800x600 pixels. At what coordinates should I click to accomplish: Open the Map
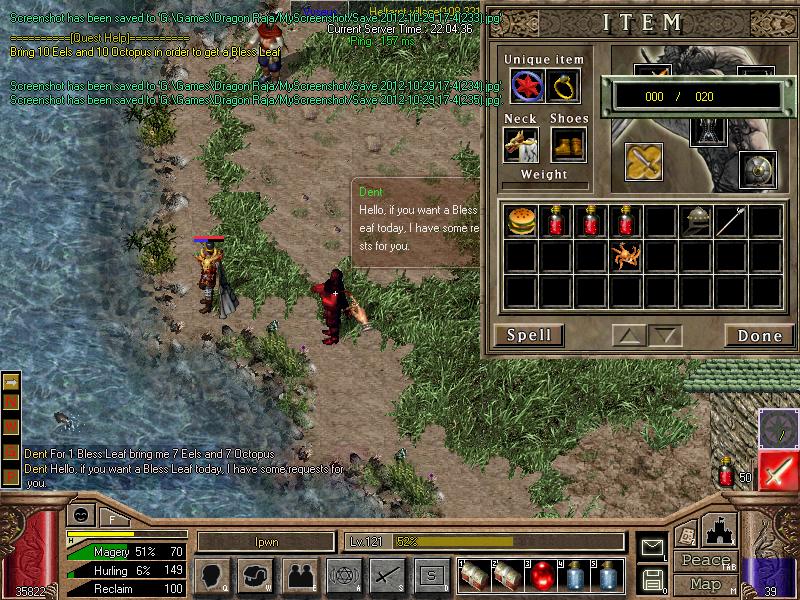pyautogui.click(x=706, y=583)
